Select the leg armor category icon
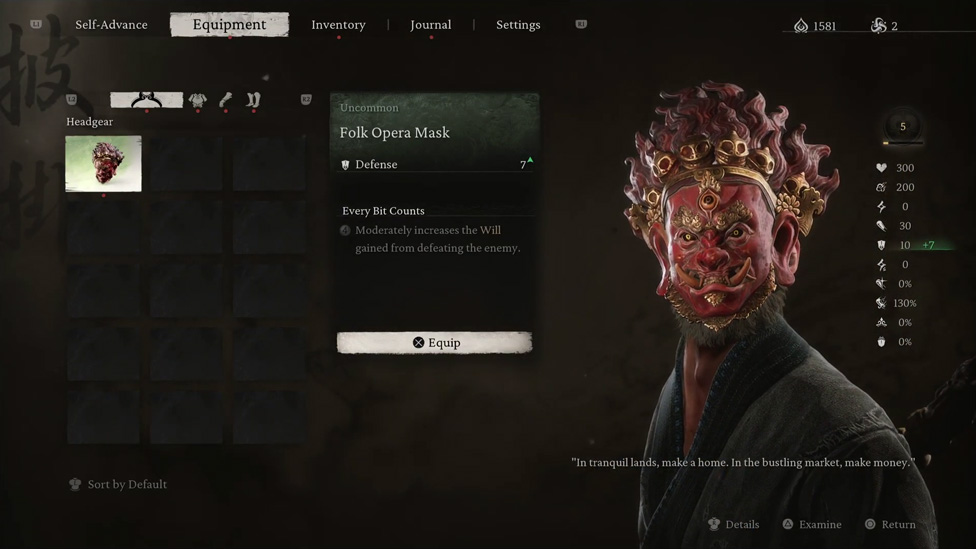976x549 pixels. pyautogui.click(x=253, y=100)
